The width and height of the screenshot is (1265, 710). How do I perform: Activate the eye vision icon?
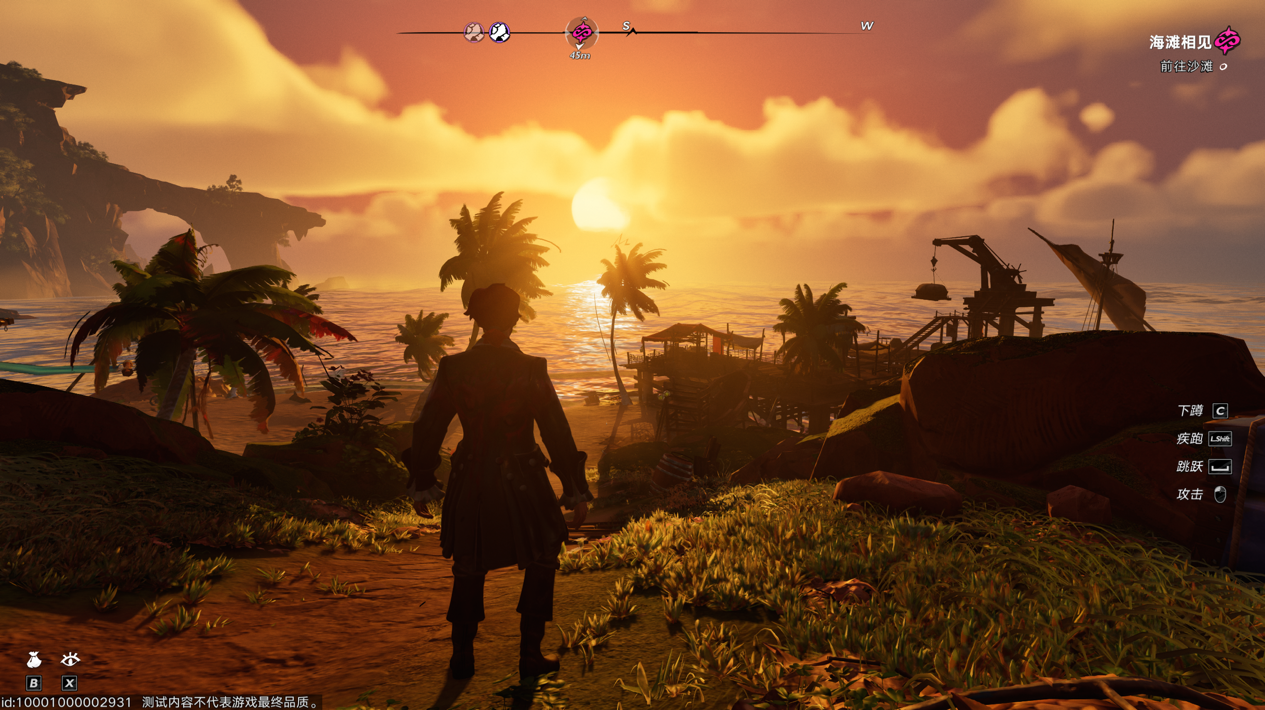pyautogui.click(x=70, y=658)
